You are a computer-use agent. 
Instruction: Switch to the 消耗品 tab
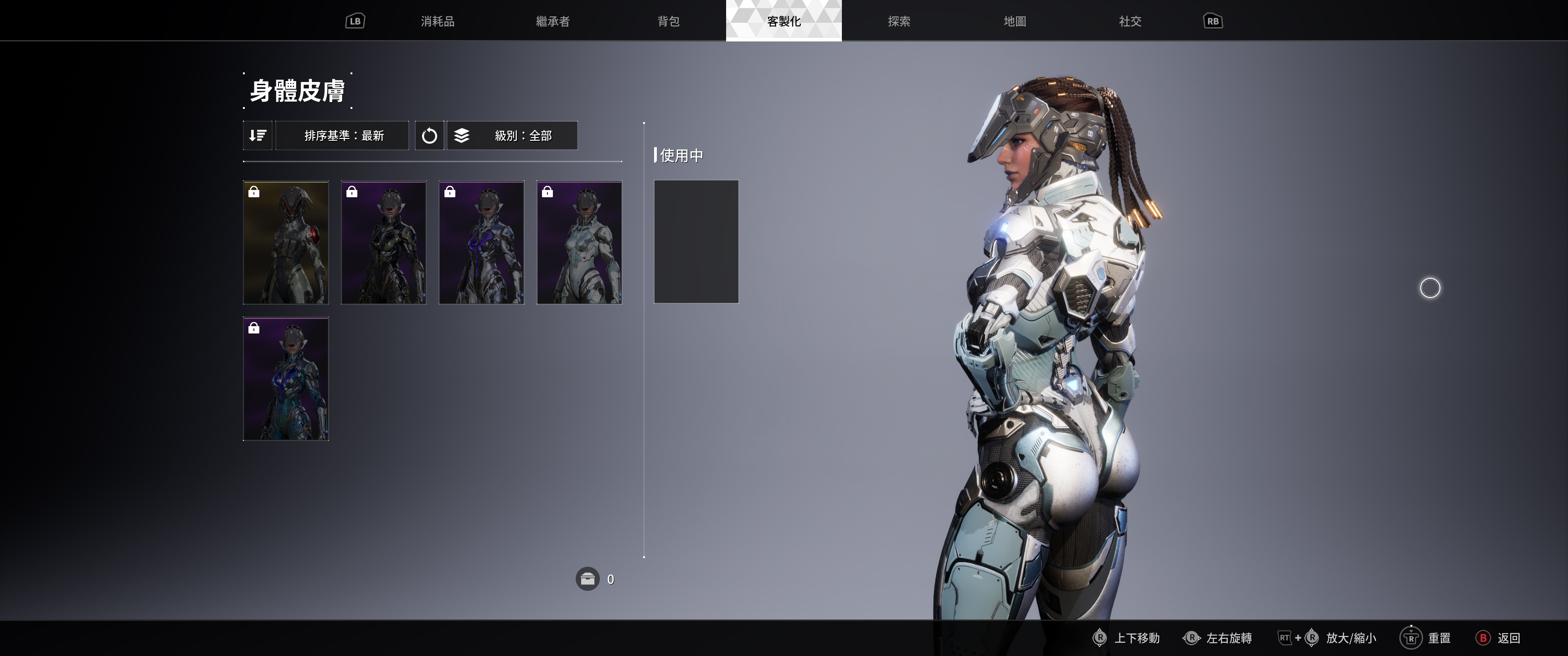pyautogui.click(x=437, y=21)
